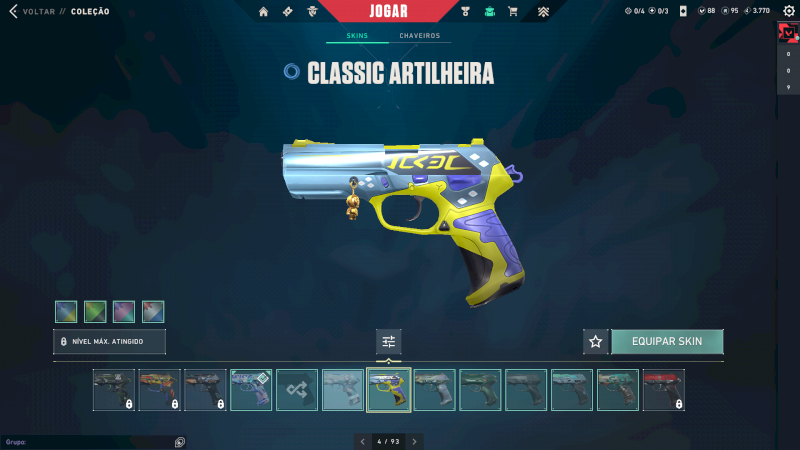Screen dimensions: 800x450
Task: Open the store cart icon
Action: click(x=513, y=12)
